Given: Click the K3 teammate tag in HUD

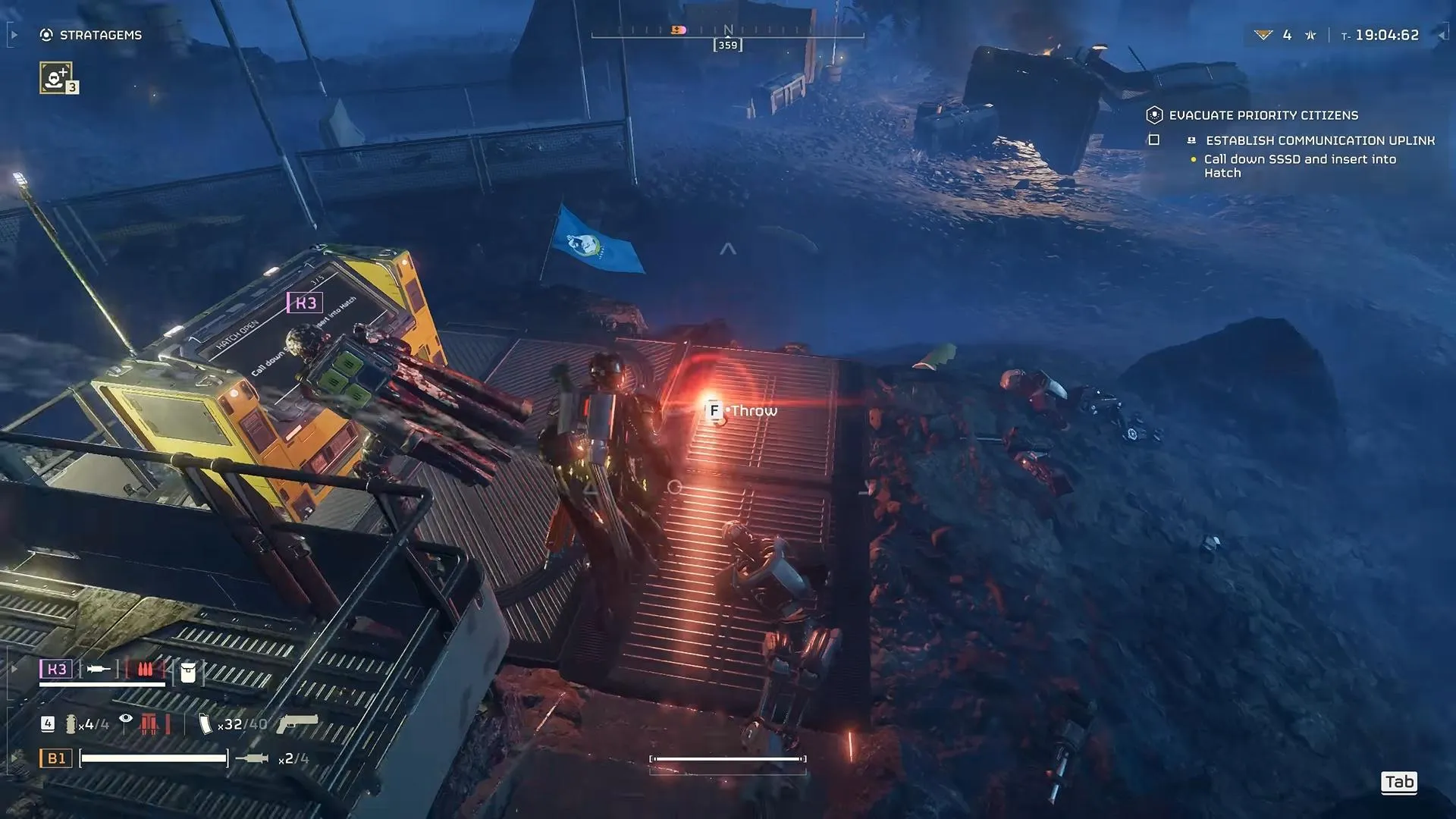Looking at the screenshot, I should pyautogui.click(x=56, y=669).
